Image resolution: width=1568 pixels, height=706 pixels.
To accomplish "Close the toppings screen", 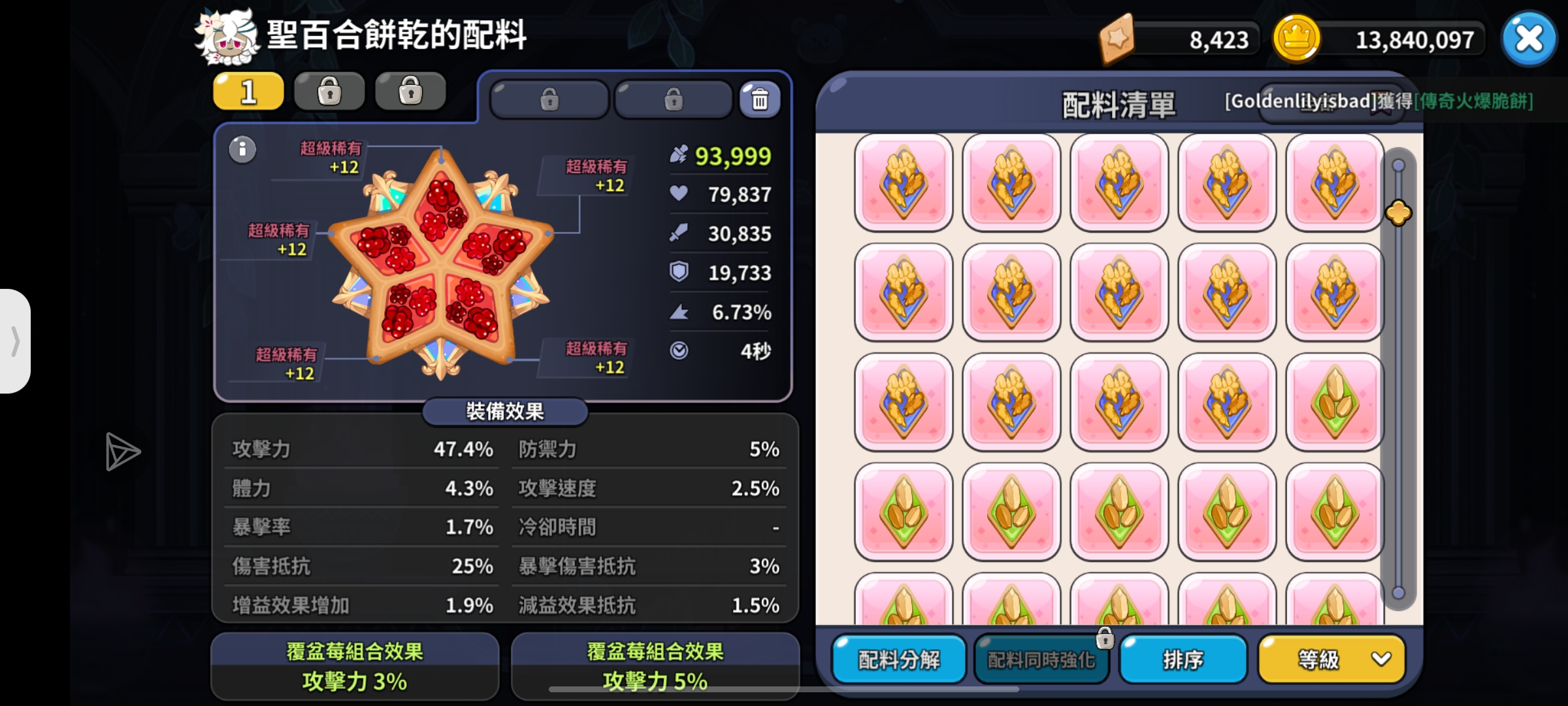I will (x=1528, y=39).
